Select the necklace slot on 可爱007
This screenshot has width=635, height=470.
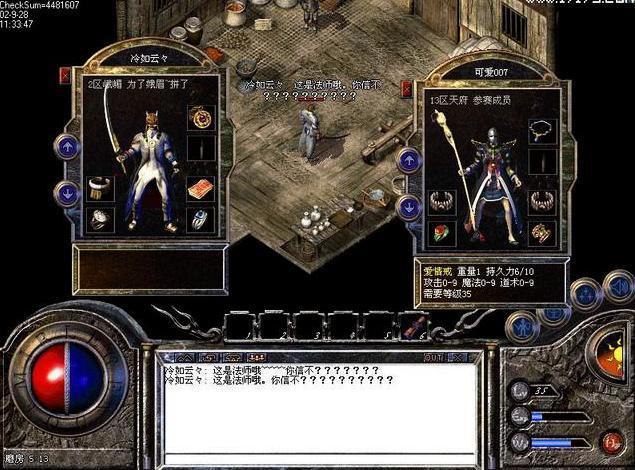(x=543, y=131)
